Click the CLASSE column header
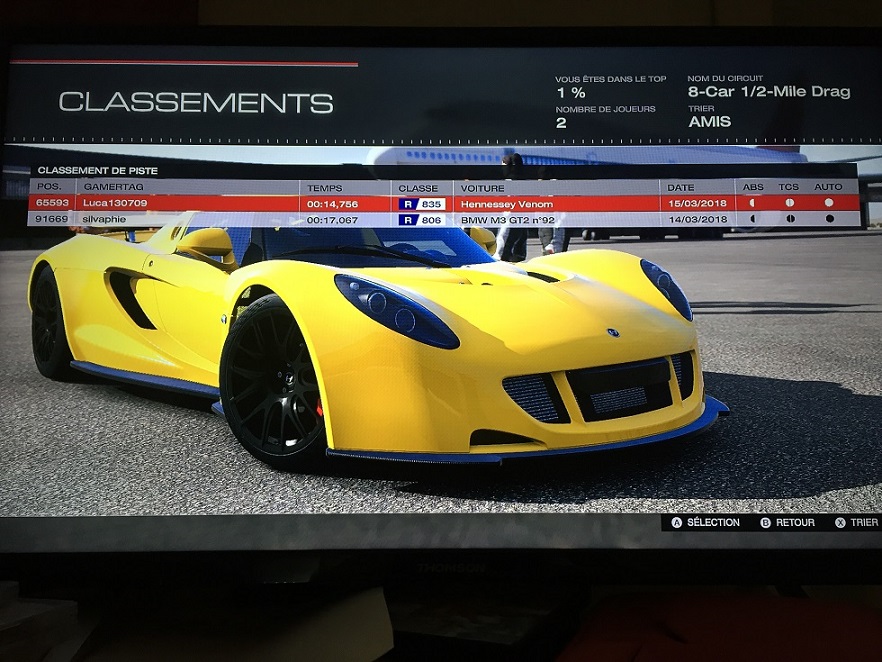The width and height of the screenshot is (882, 662). tap(418, 188)
